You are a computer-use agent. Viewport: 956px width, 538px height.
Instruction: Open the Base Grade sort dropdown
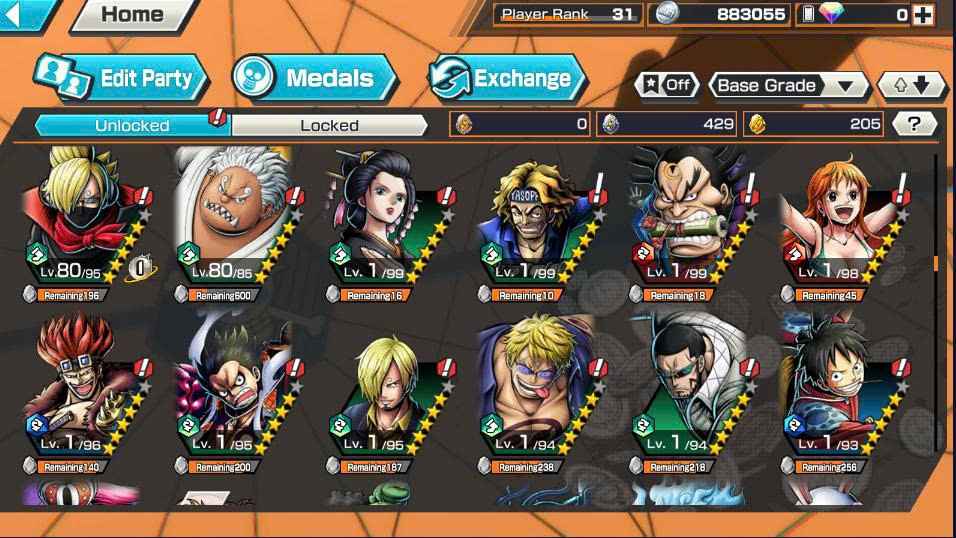click(788, 85)
